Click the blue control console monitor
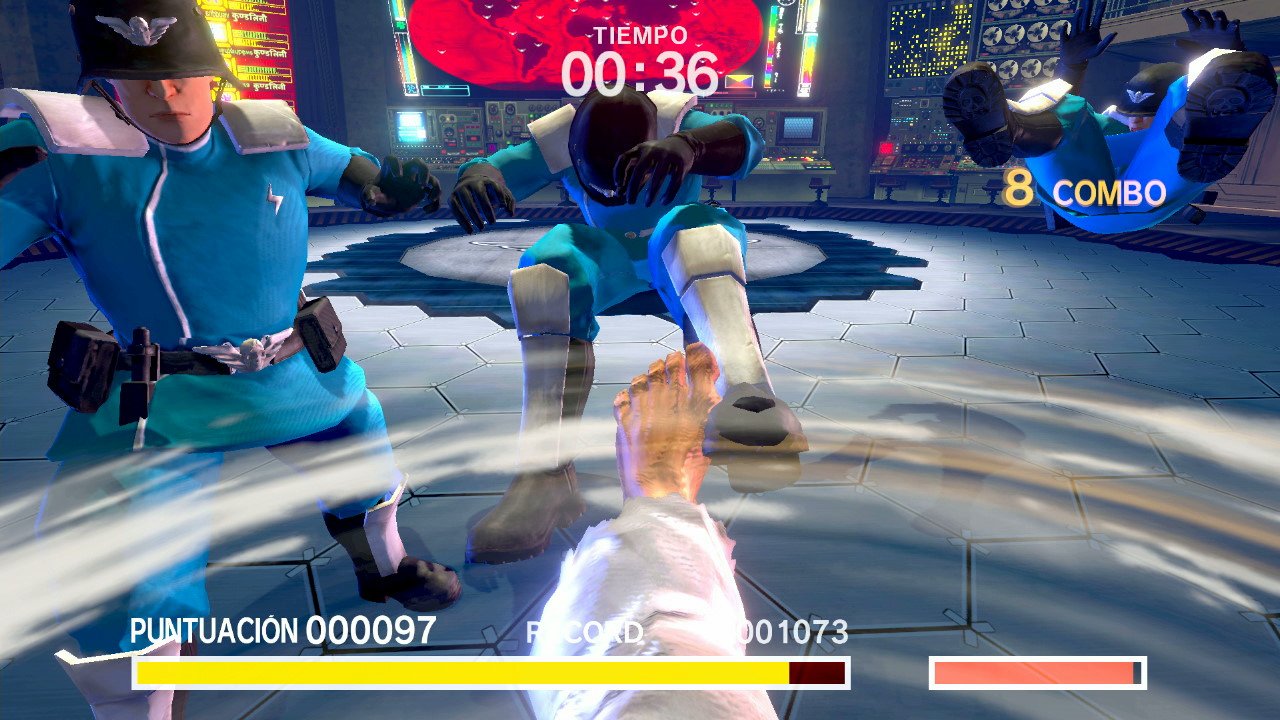Image resolution: width=1280 pixels, height=720 pixels. click(800, 130)
